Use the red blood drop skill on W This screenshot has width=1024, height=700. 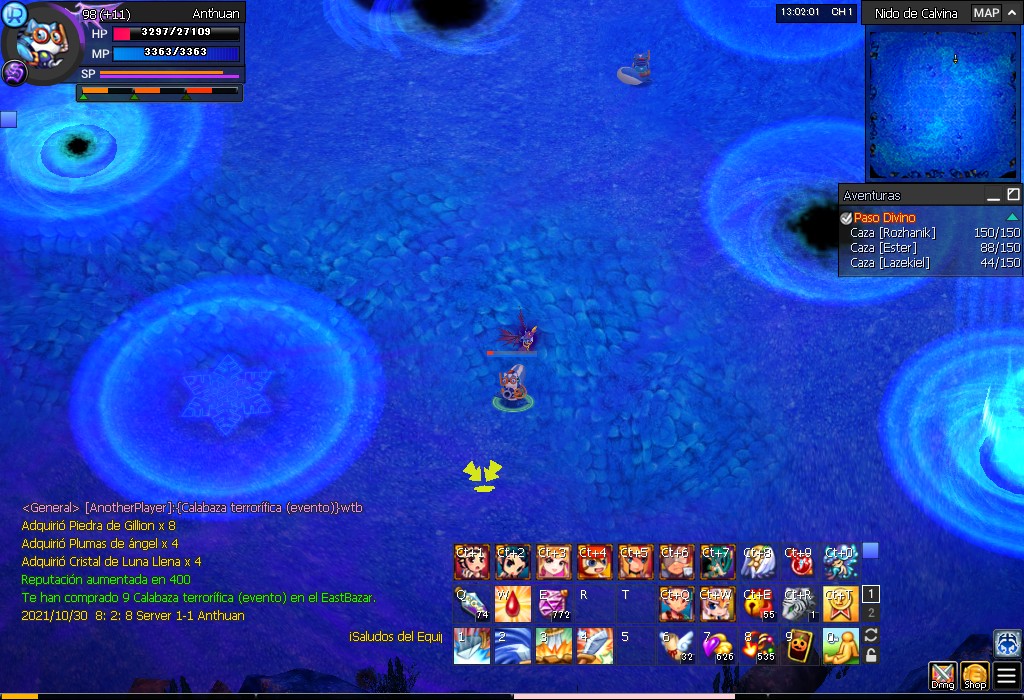pyautogui.click(x=512, y=604)
